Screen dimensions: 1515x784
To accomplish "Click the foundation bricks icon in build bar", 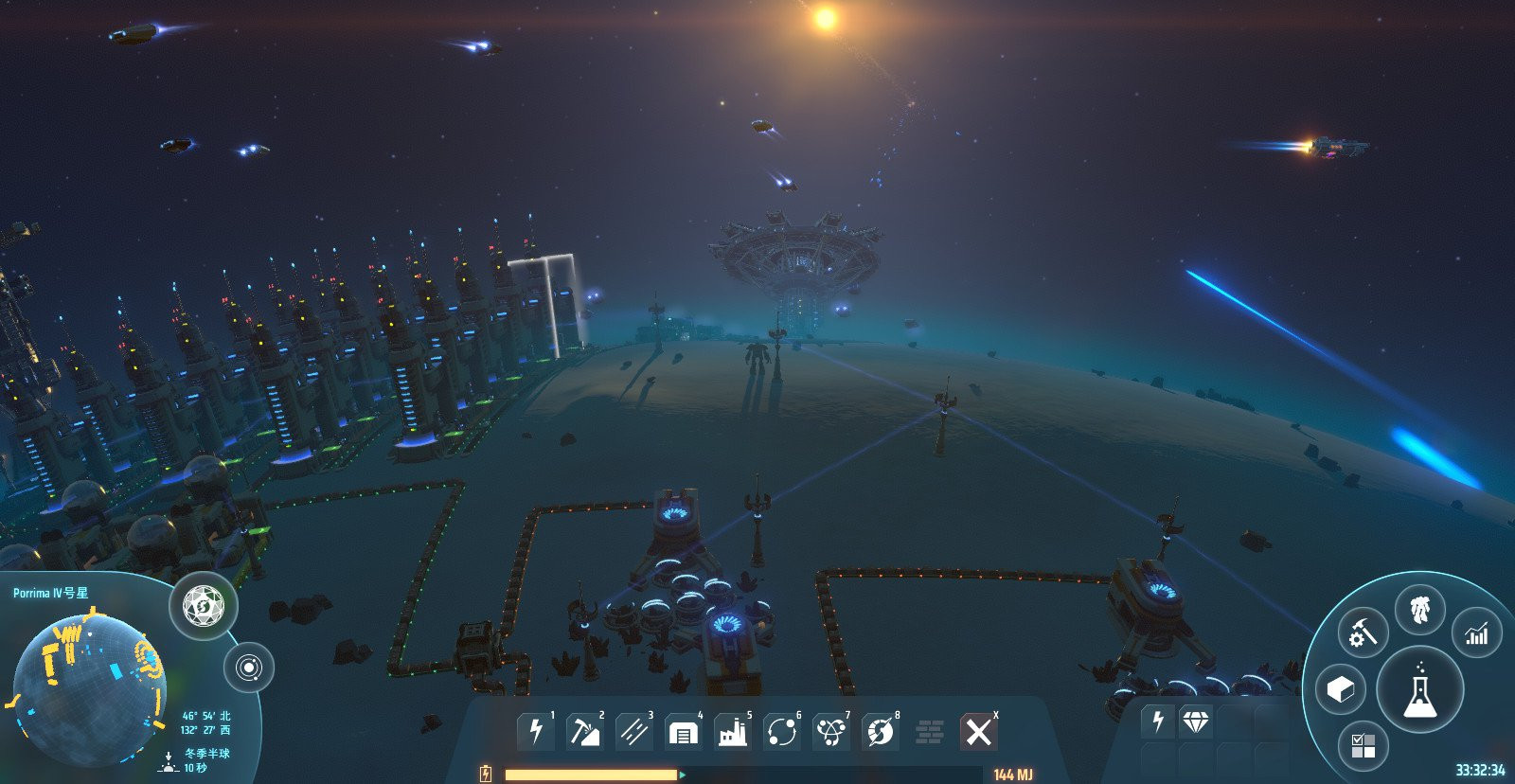I will 930,732.
